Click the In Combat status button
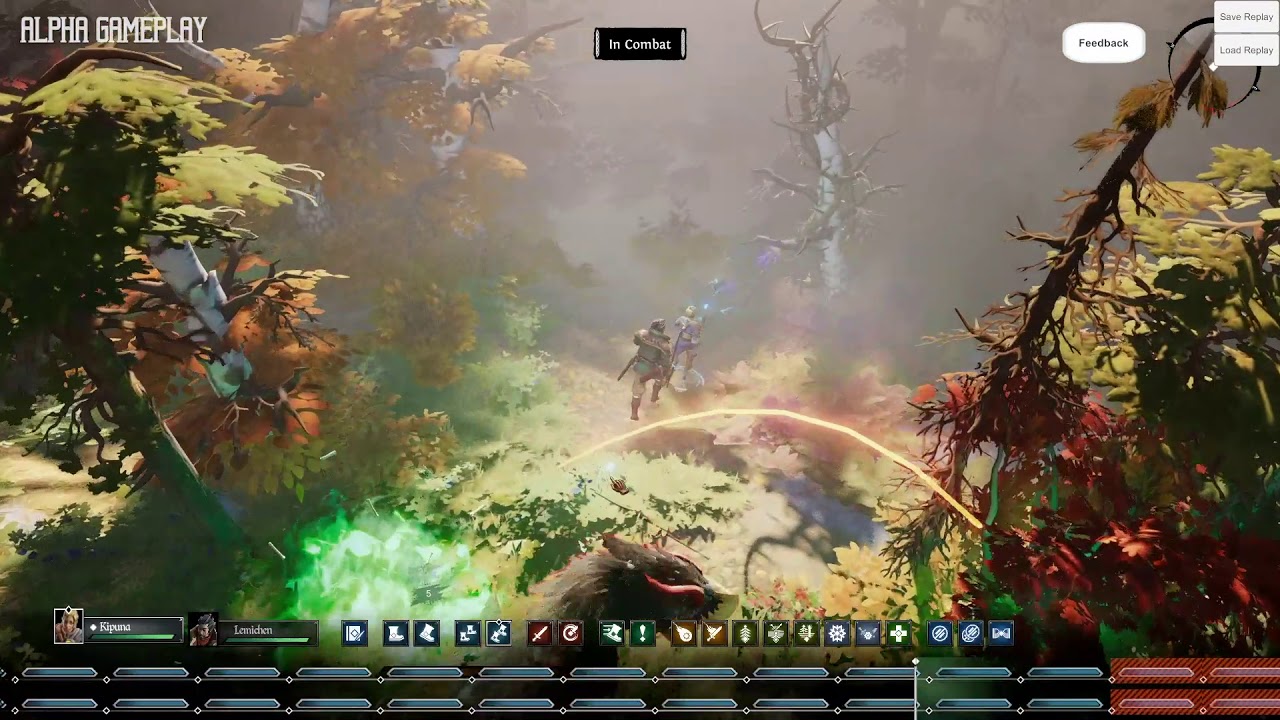The image size is (1280, 720). point(640,44)
